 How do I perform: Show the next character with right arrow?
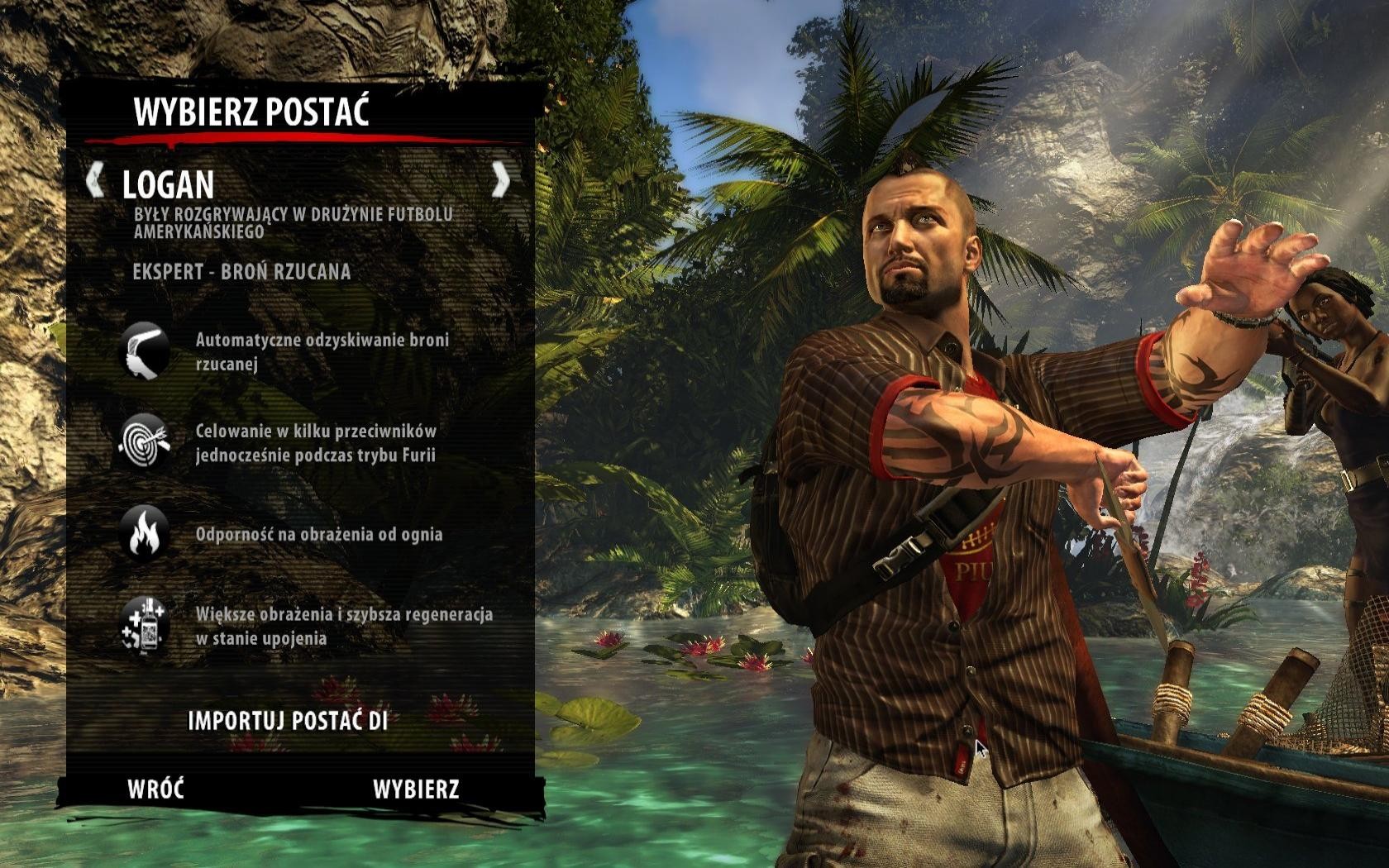[500, 180]
